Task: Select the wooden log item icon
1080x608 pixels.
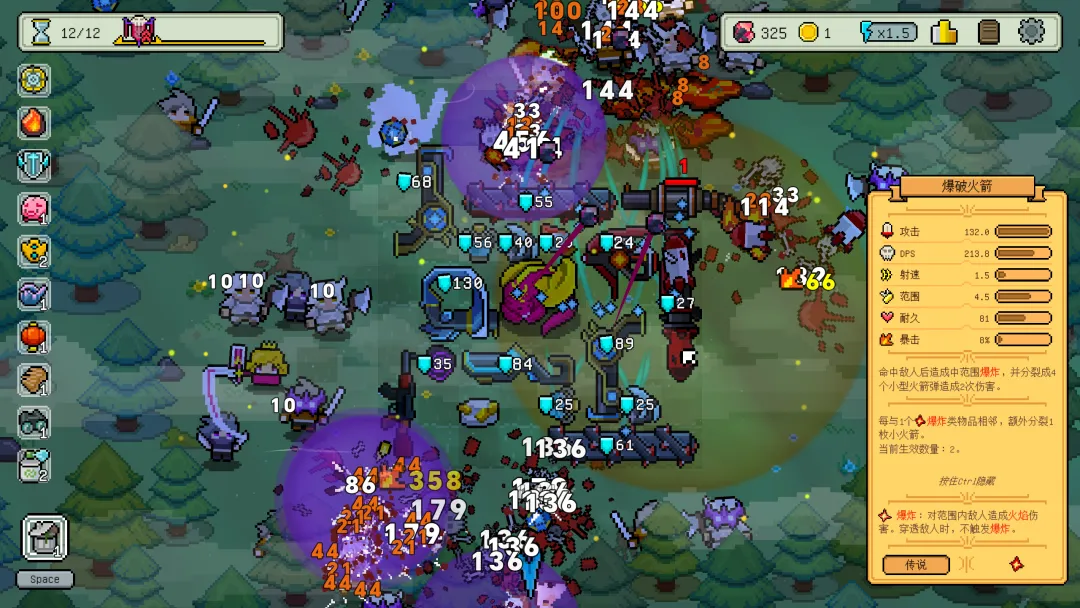Action: tap(34, 380)
